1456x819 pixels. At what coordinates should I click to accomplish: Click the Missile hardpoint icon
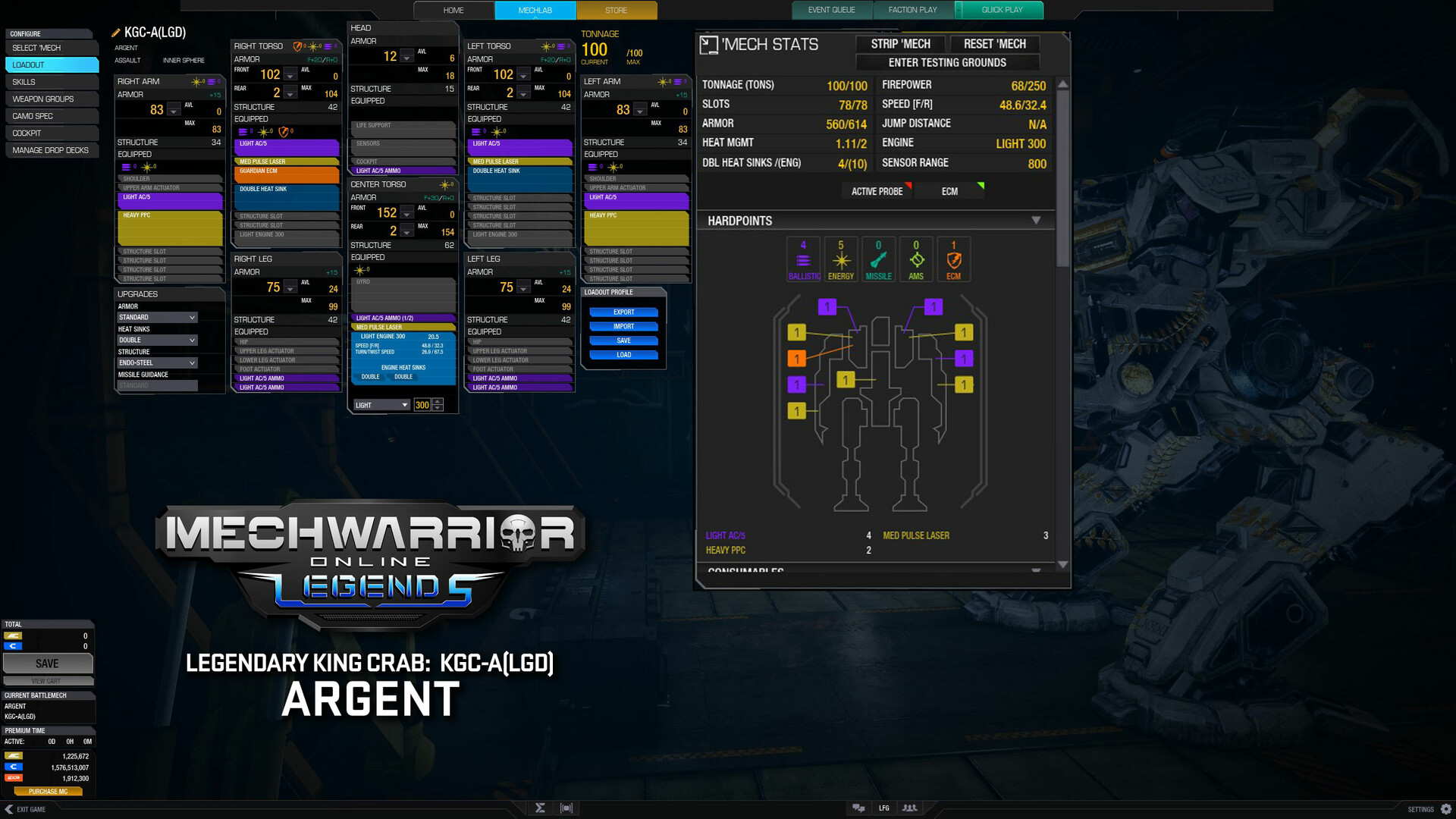tap(878, 259)
